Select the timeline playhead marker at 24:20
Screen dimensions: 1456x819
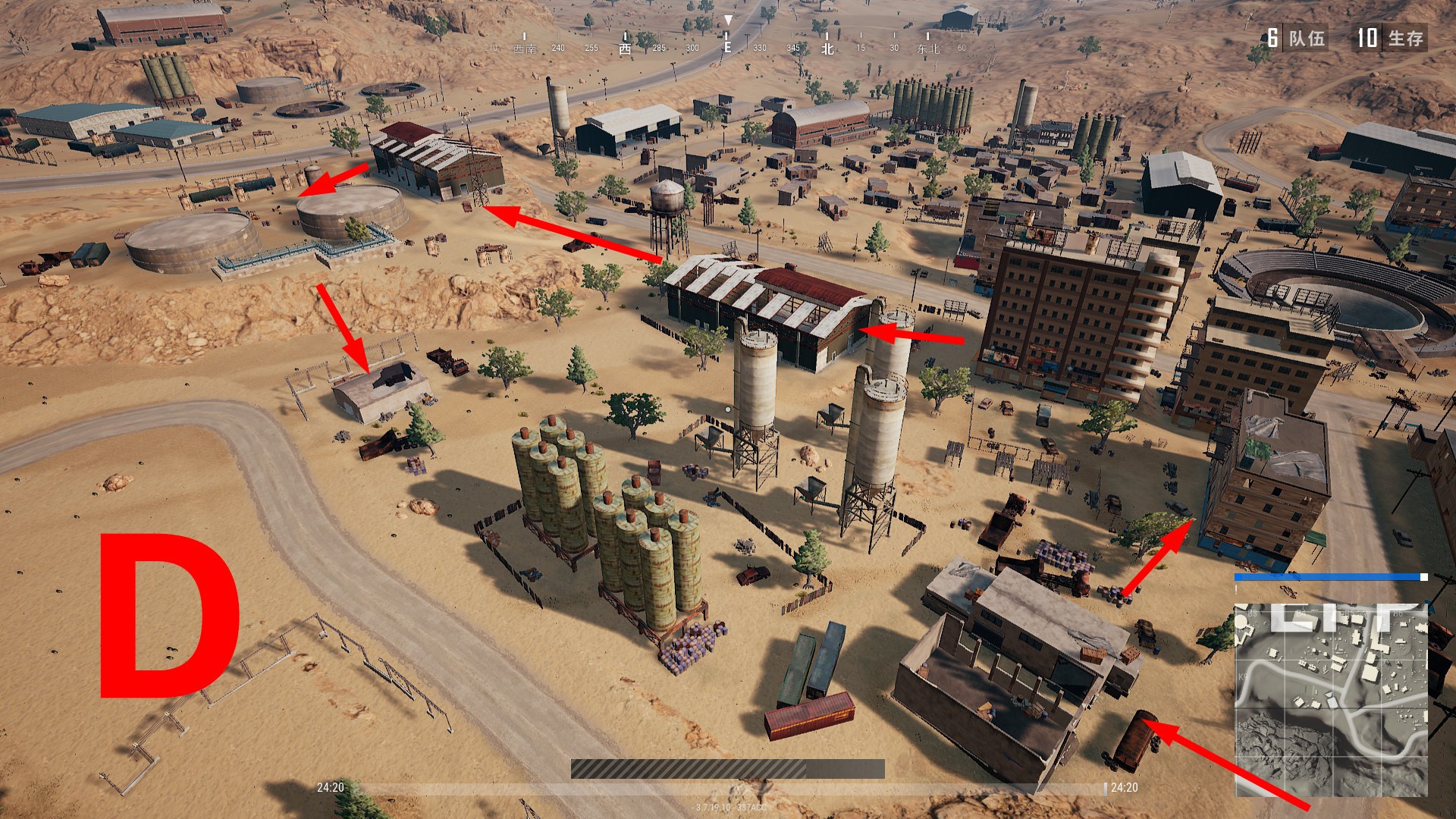(1106, 788)
